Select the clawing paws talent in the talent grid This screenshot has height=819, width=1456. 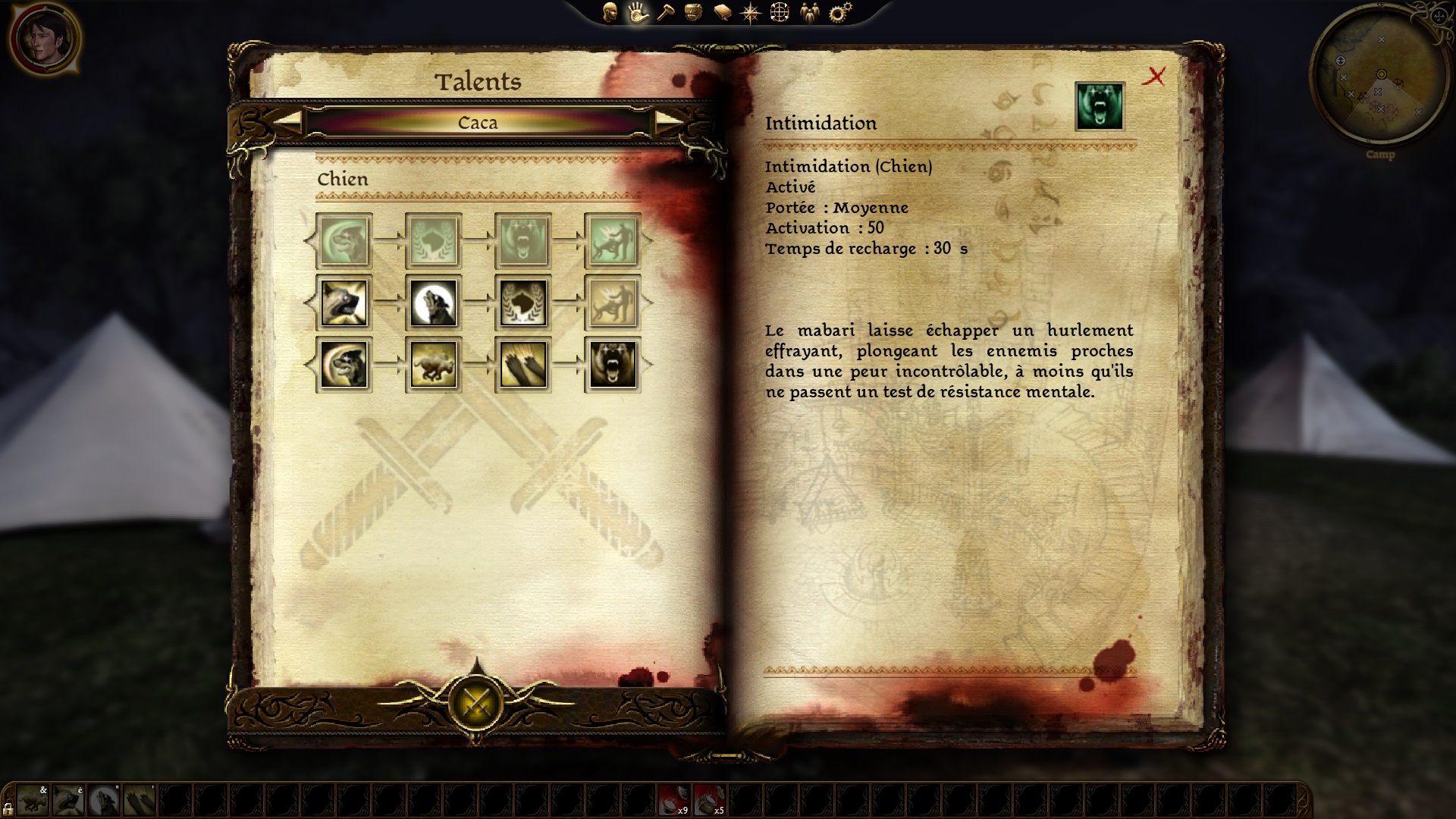pyautogui.click(x=523, y=365)
